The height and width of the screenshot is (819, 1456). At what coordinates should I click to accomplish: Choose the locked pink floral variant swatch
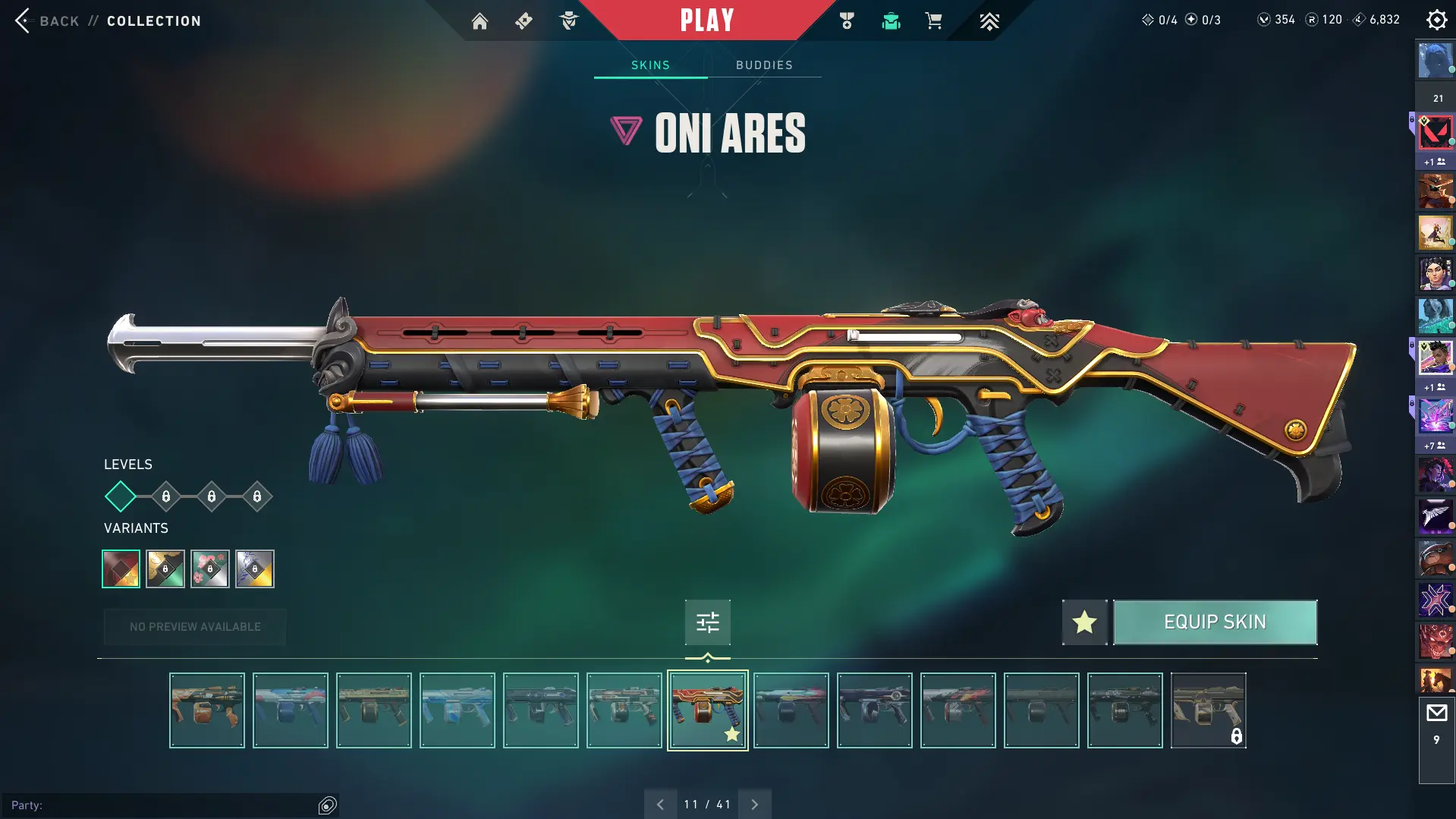pos(210,569)
